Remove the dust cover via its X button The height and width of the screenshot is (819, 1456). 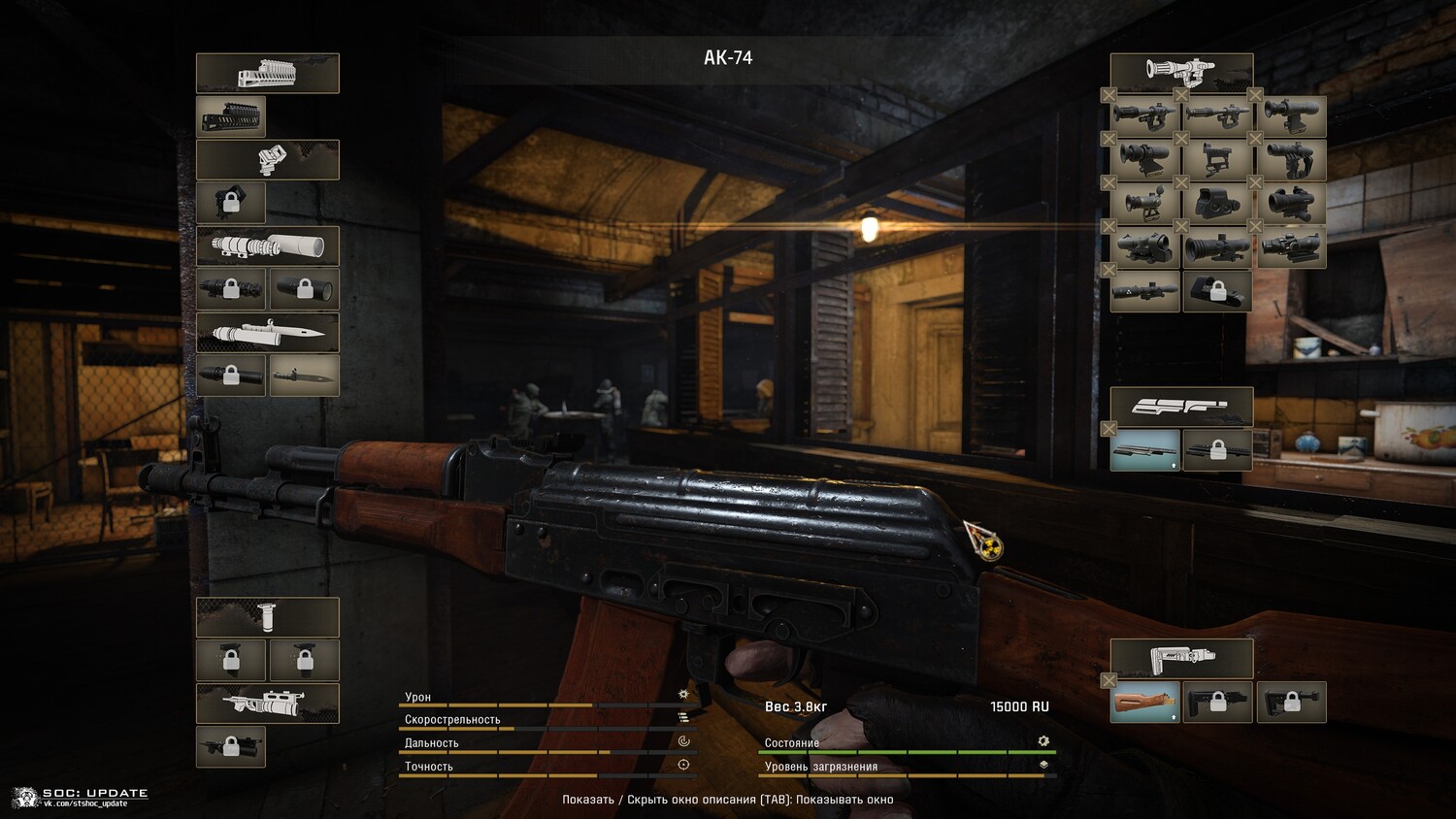(x=1109, y=429)
